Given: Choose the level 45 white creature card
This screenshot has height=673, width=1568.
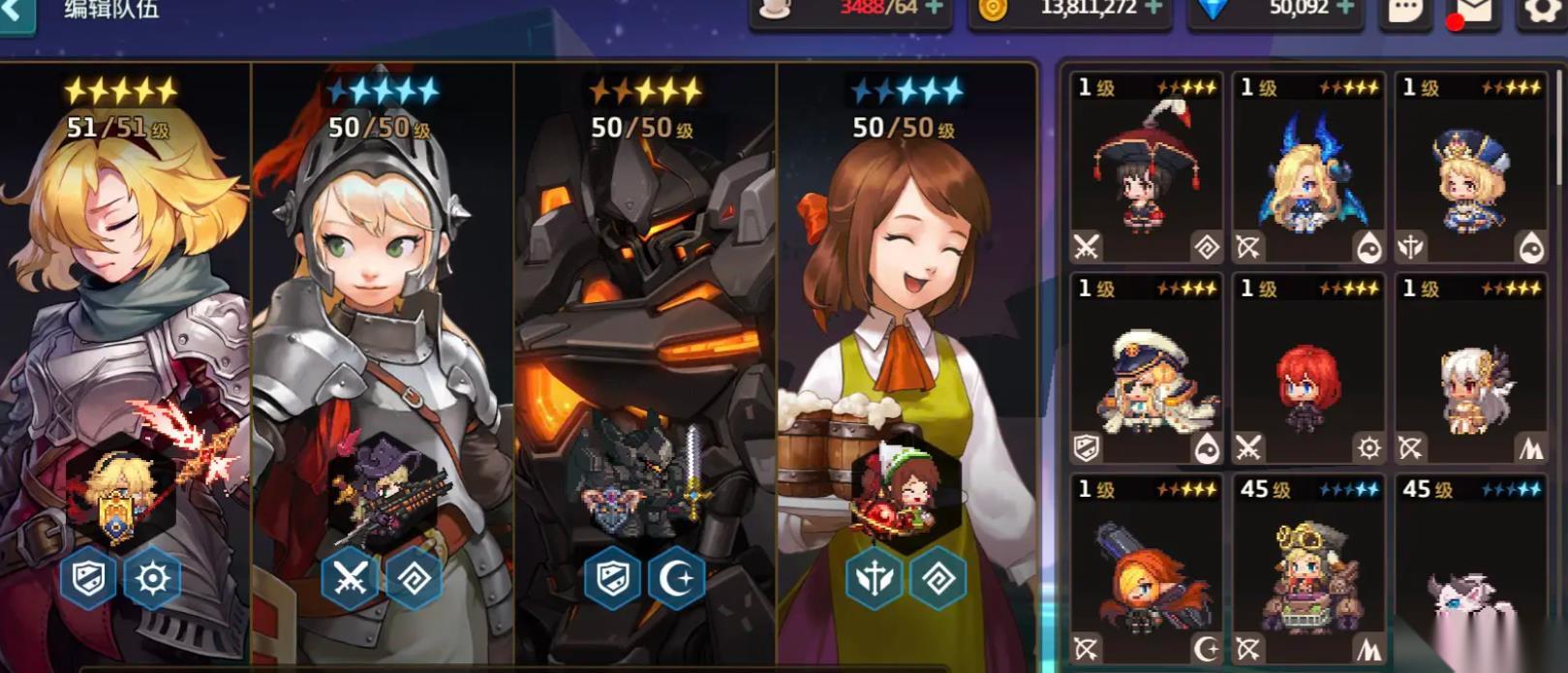Looking at the screenshot, I should tap(1470, 569).
